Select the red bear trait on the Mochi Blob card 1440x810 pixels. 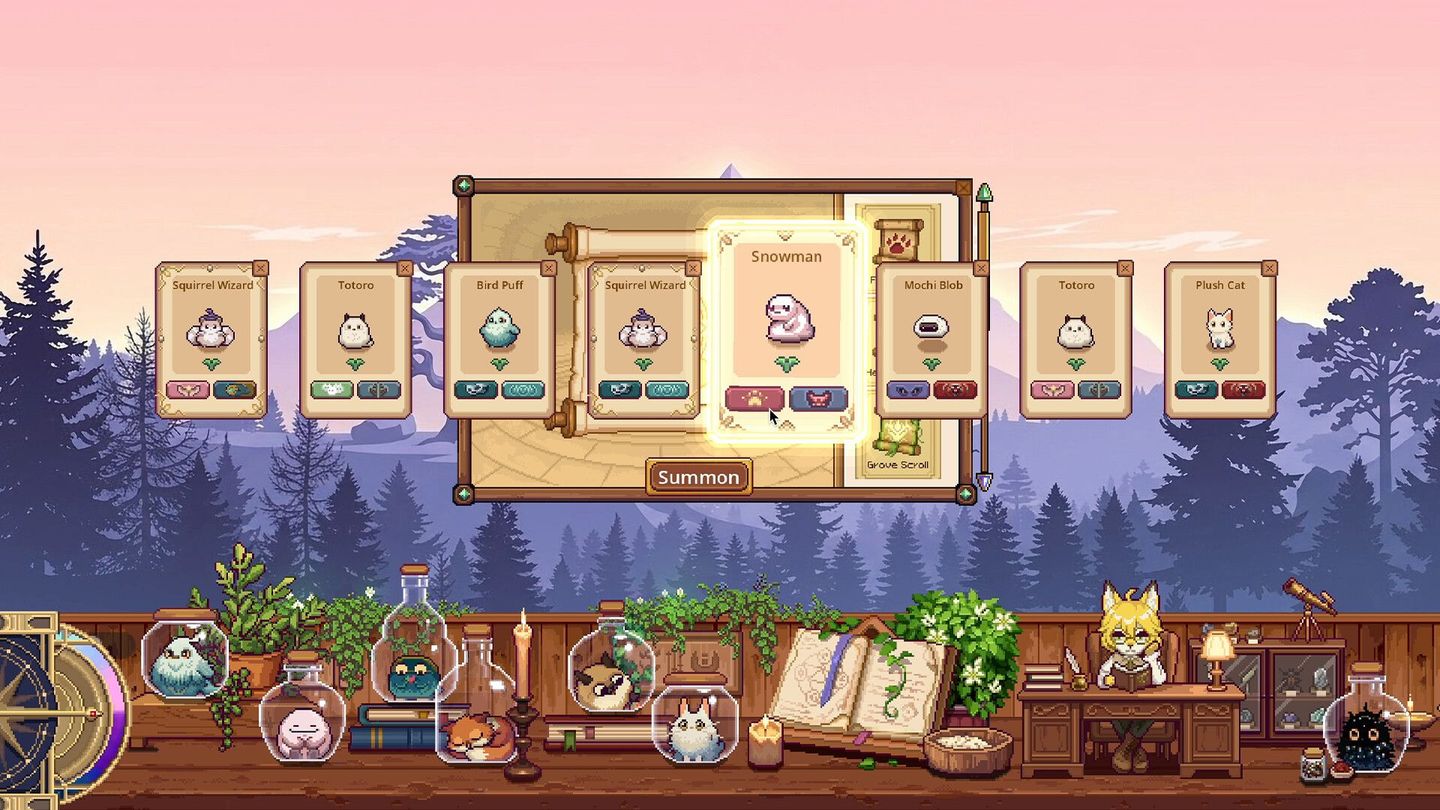coord(958,390)
